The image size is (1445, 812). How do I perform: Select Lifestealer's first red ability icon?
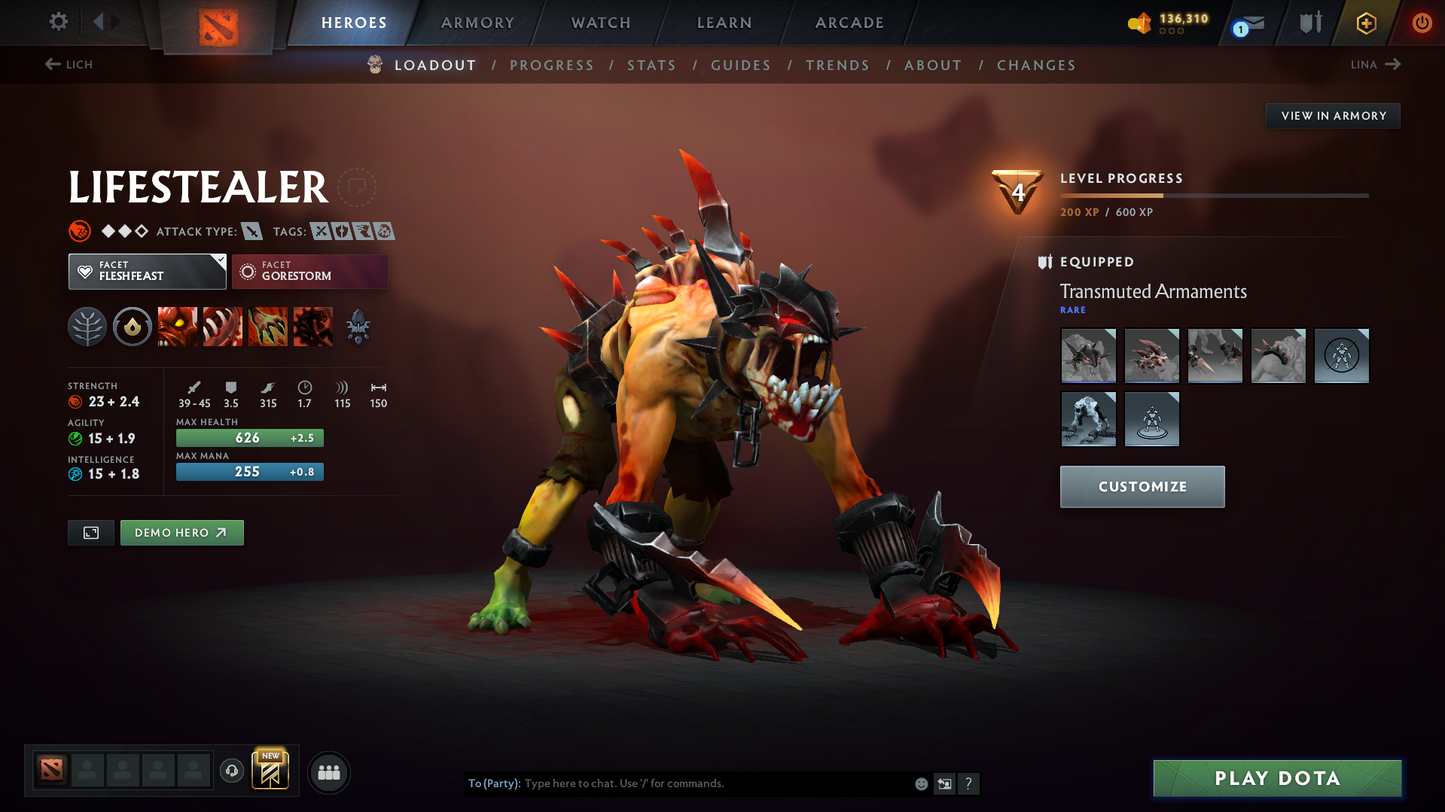[177, 327]
